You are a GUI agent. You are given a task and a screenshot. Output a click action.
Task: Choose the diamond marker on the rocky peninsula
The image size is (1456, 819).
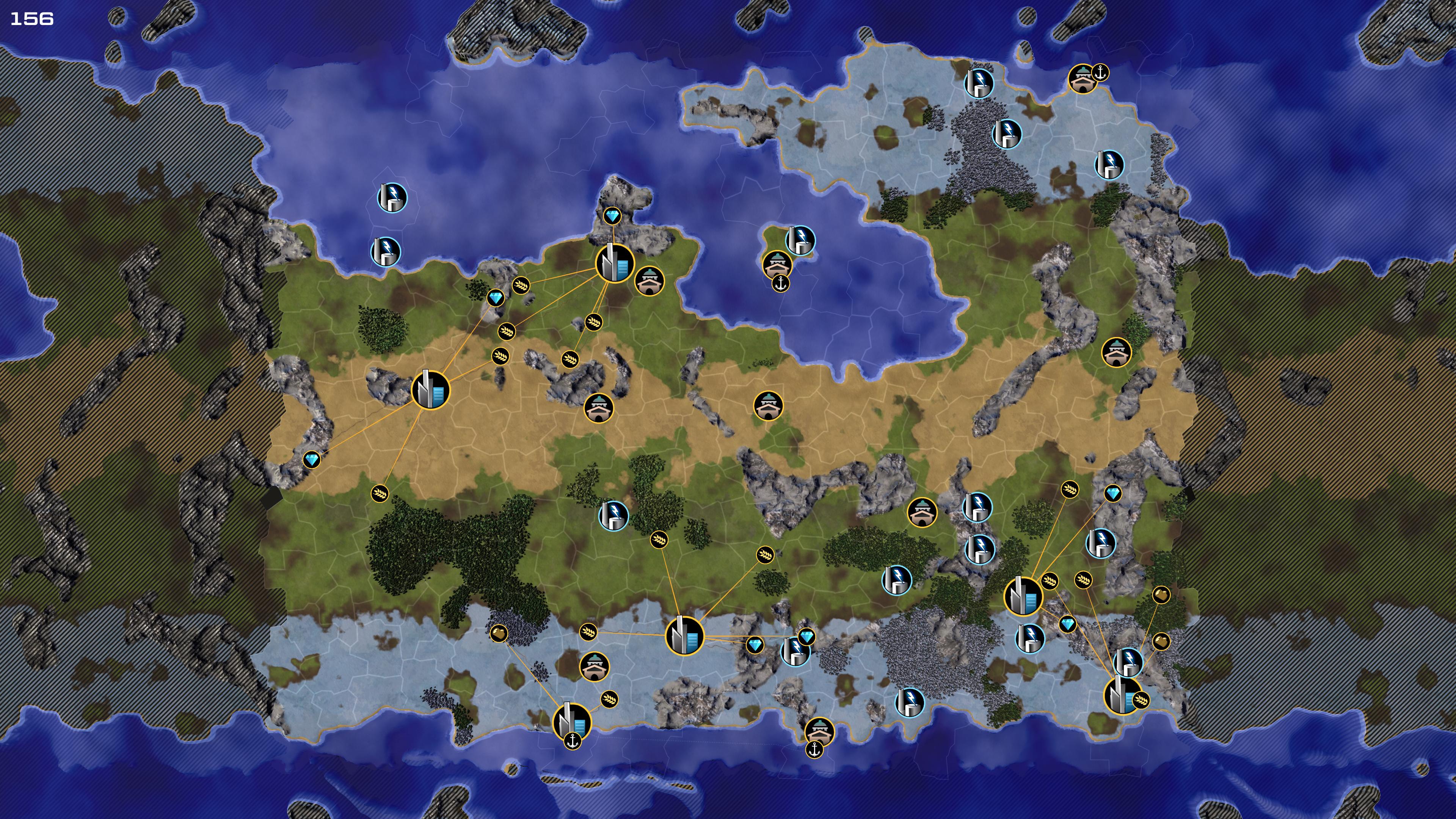[612, 216]
